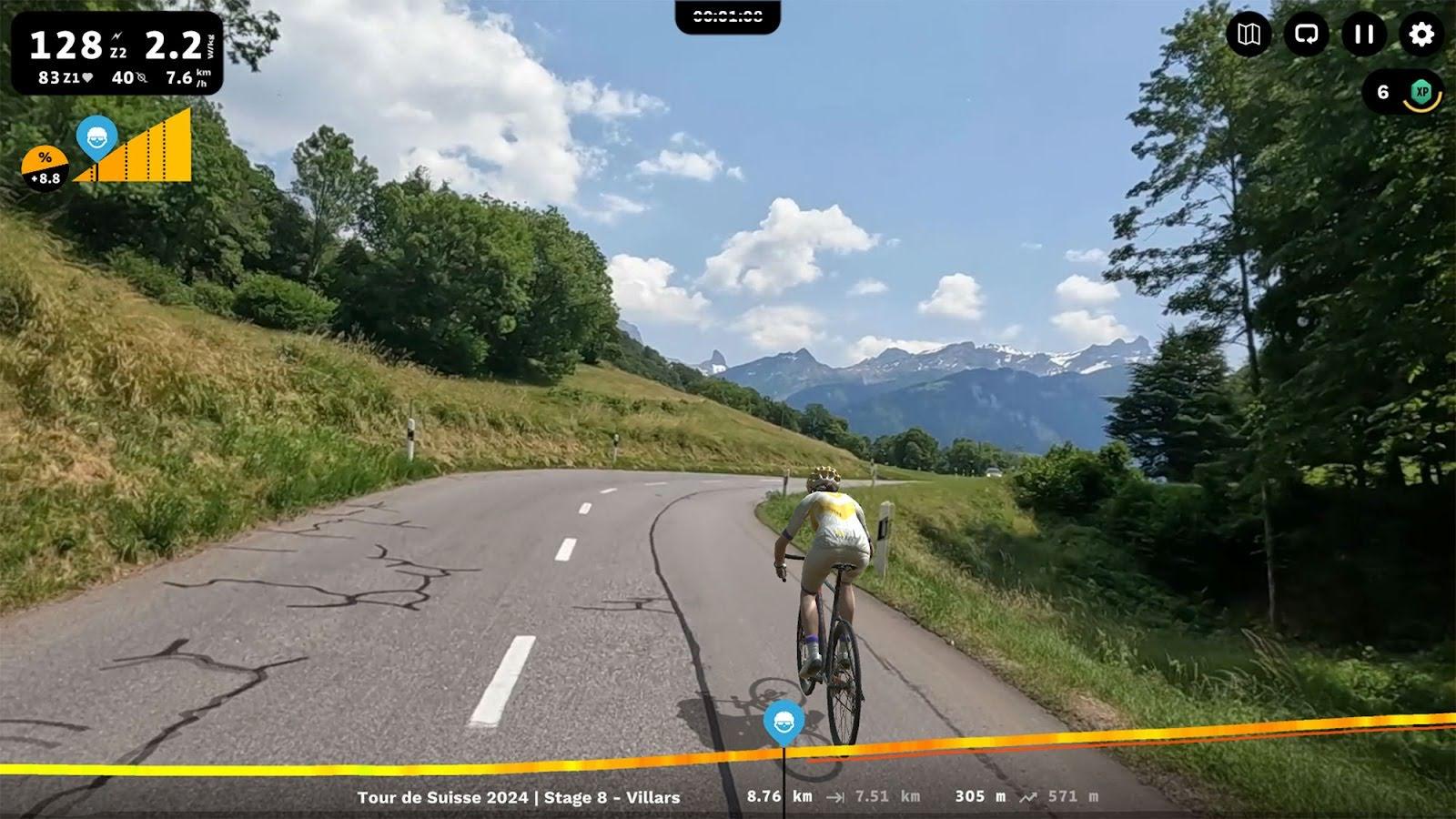This screenshot has width=1456, height=819.
Task: Click the elapsed time display at top center
Action: point(727,14)
